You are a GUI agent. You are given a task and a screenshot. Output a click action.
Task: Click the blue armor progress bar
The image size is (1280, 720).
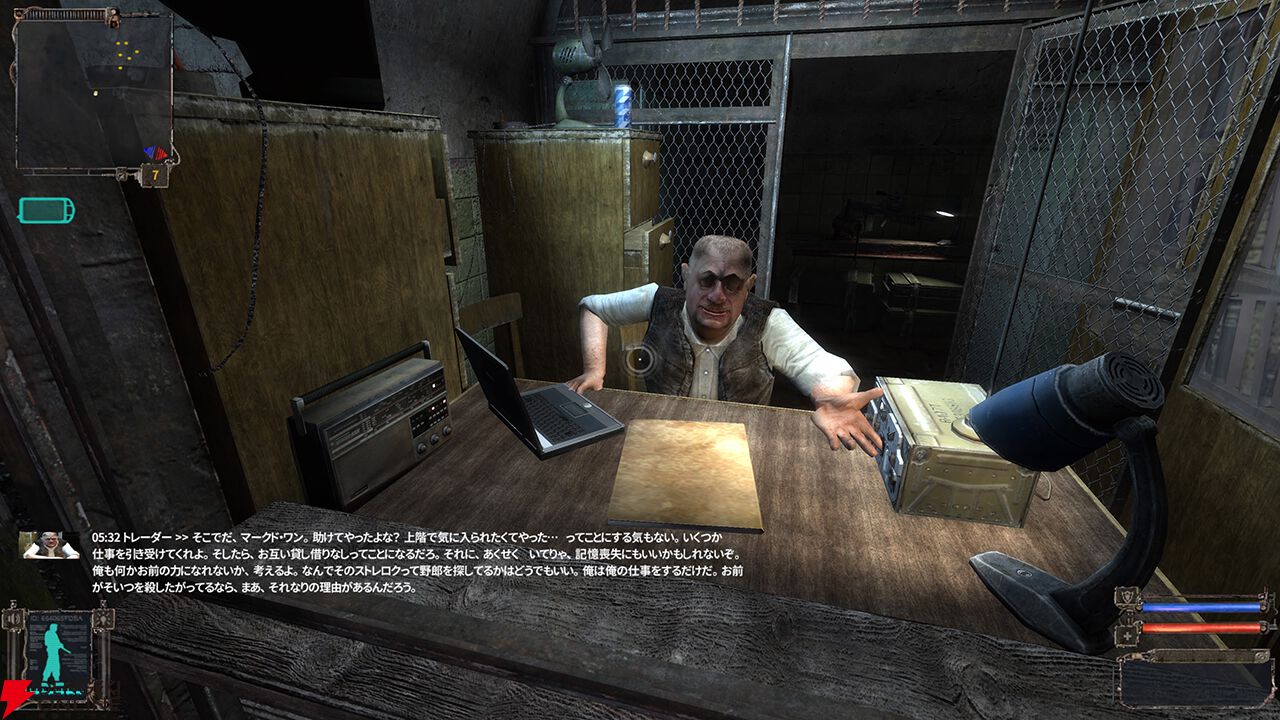pyautogui.click(x=1199, y=606)
